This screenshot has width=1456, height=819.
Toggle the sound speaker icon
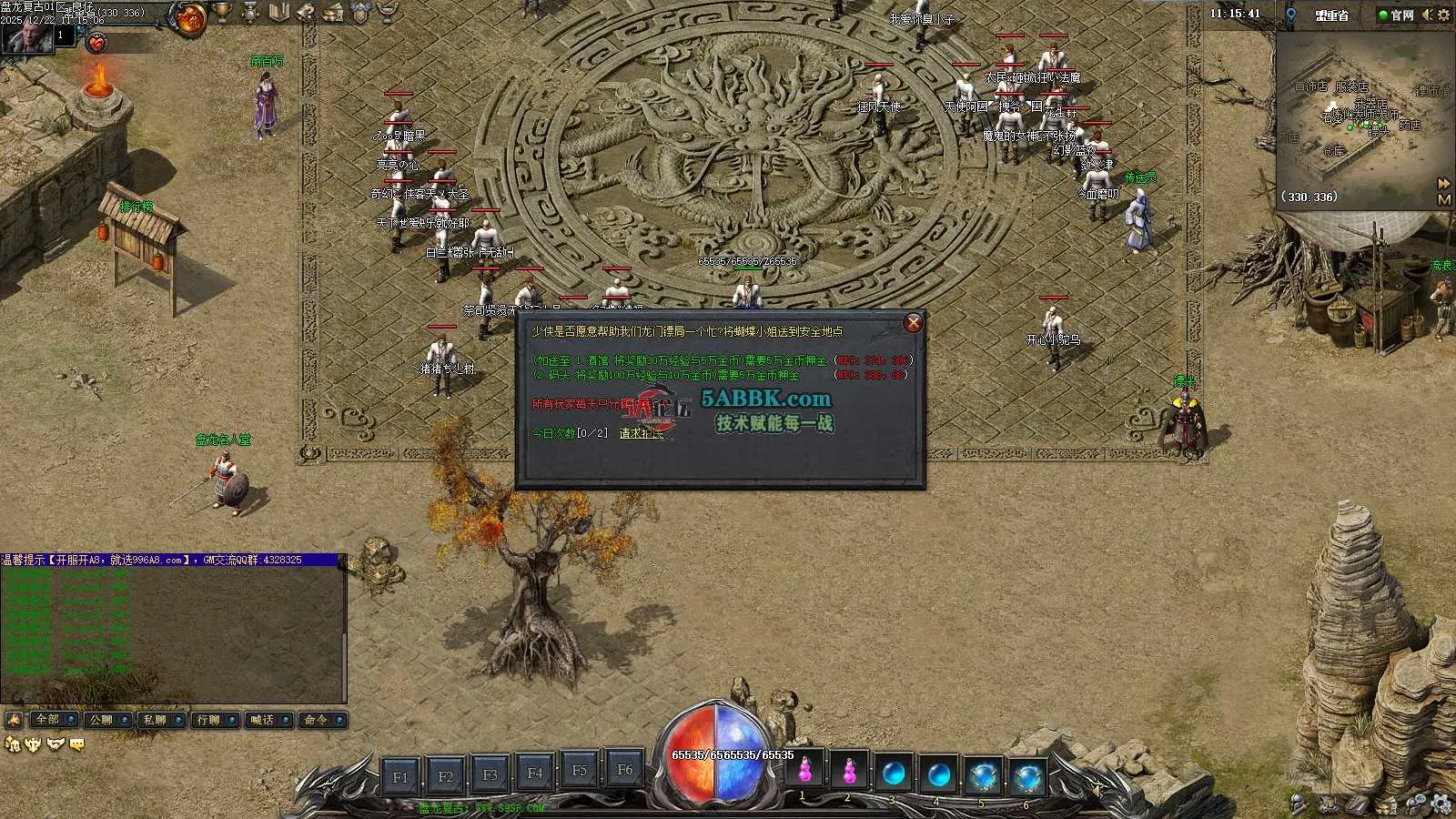pyautogui.click(x=1427, y=15)
